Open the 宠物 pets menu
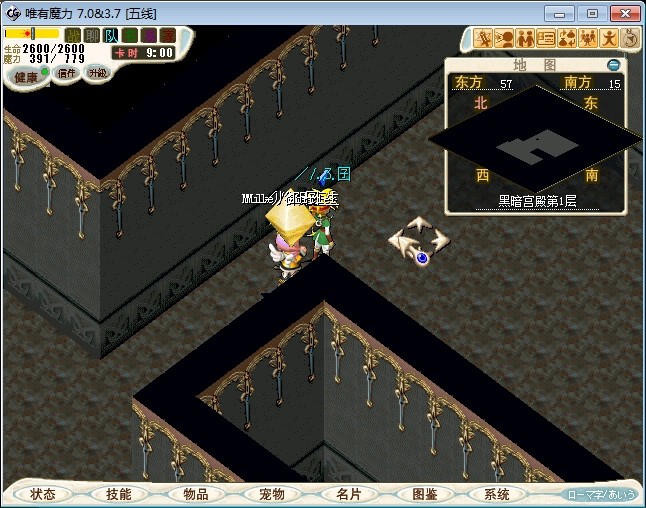This screenshot has height=508, width=646. 271,494
